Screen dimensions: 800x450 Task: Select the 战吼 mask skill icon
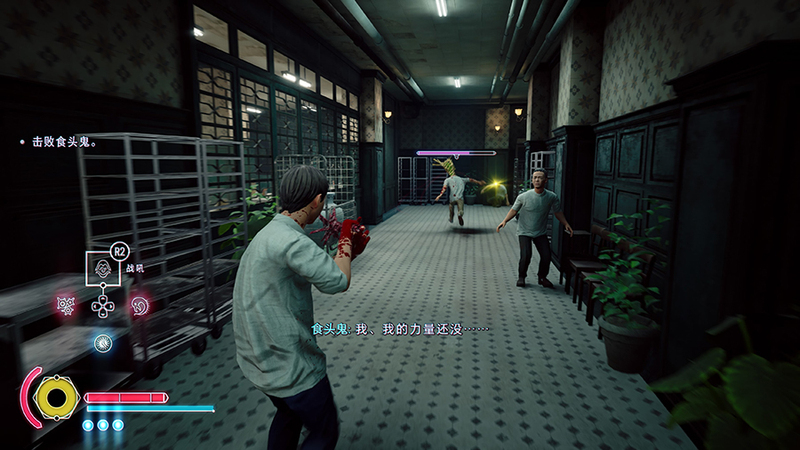tap(101, 269)
